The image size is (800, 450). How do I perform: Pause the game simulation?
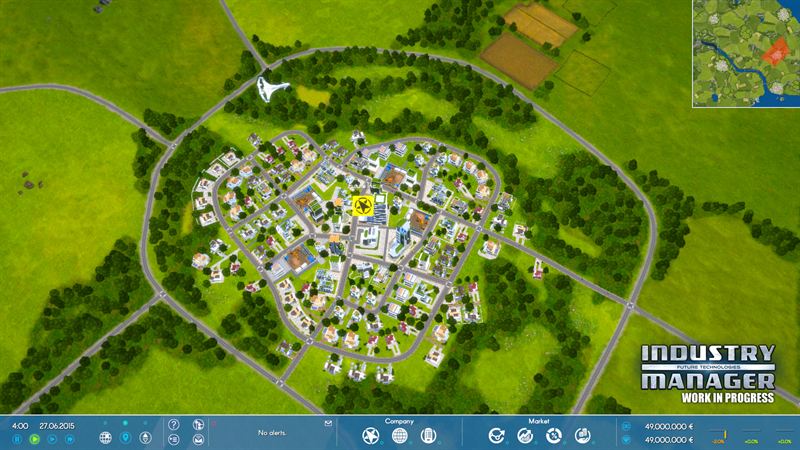(x=18, y=438)
